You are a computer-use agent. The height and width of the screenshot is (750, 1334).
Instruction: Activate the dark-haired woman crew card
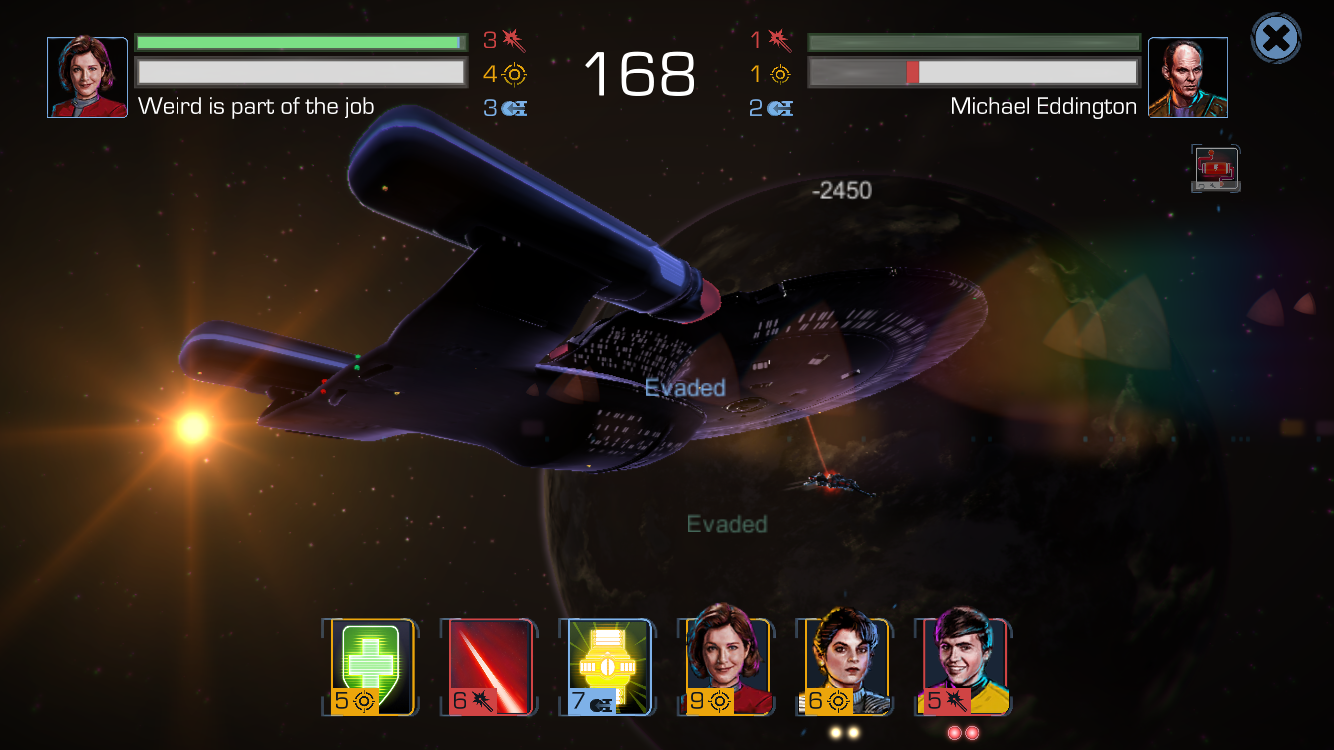[845, 665]
